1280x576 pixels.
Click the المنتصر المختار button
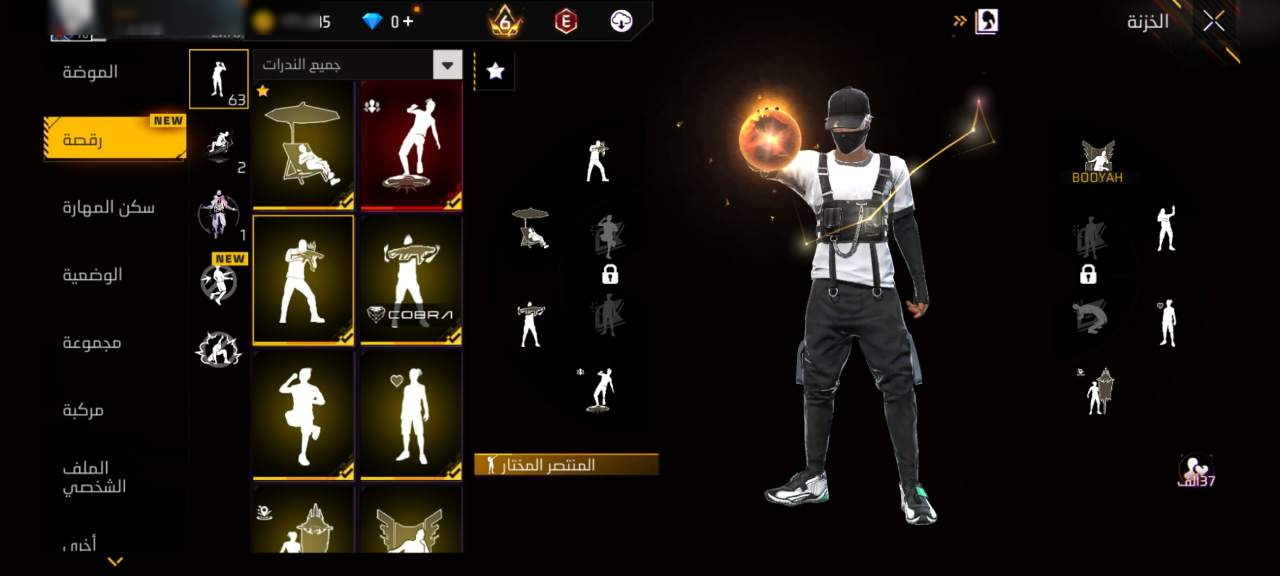tap(567, 465)
